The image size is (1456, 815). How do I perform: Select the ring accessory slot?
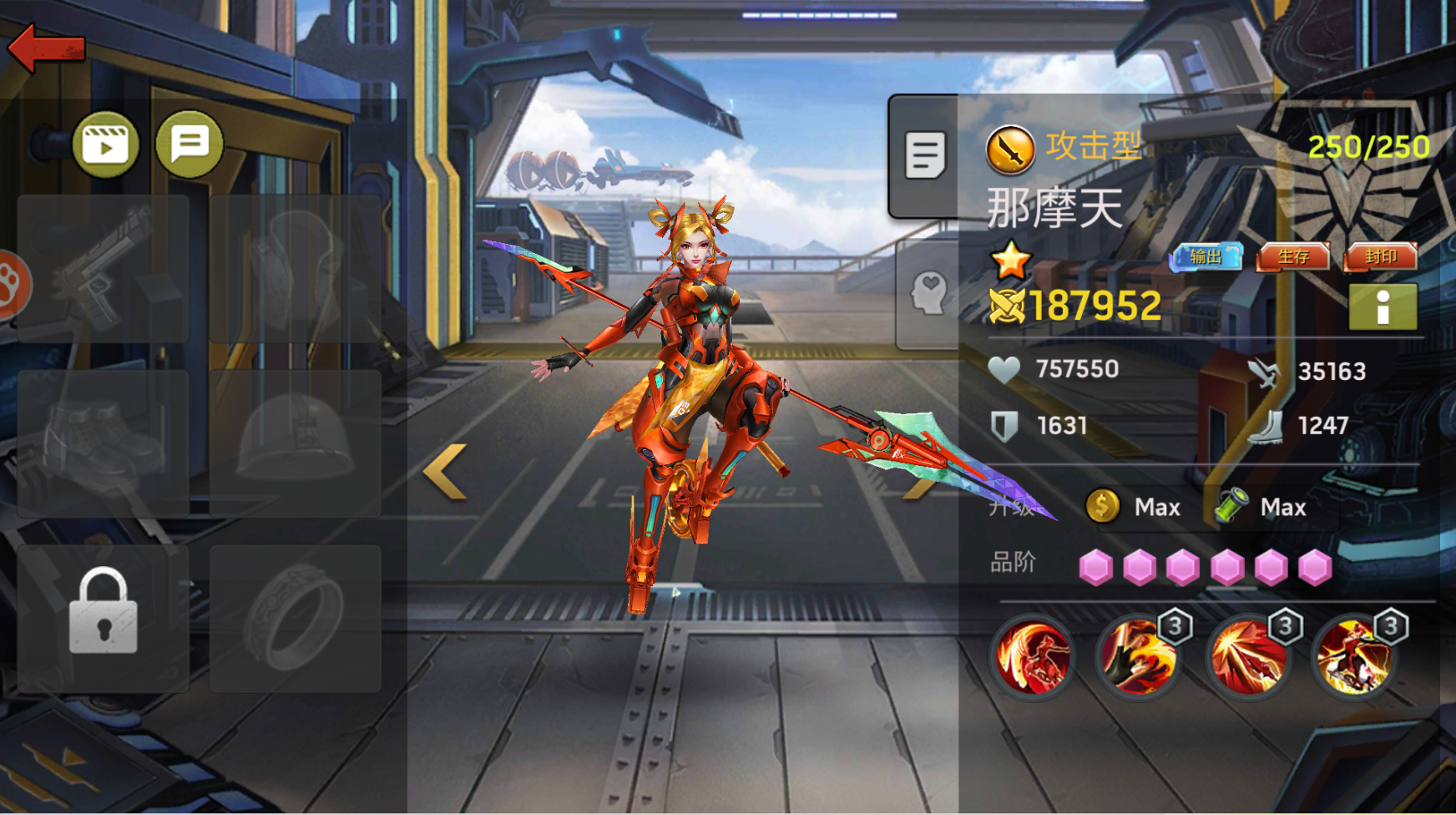[296, 619]
